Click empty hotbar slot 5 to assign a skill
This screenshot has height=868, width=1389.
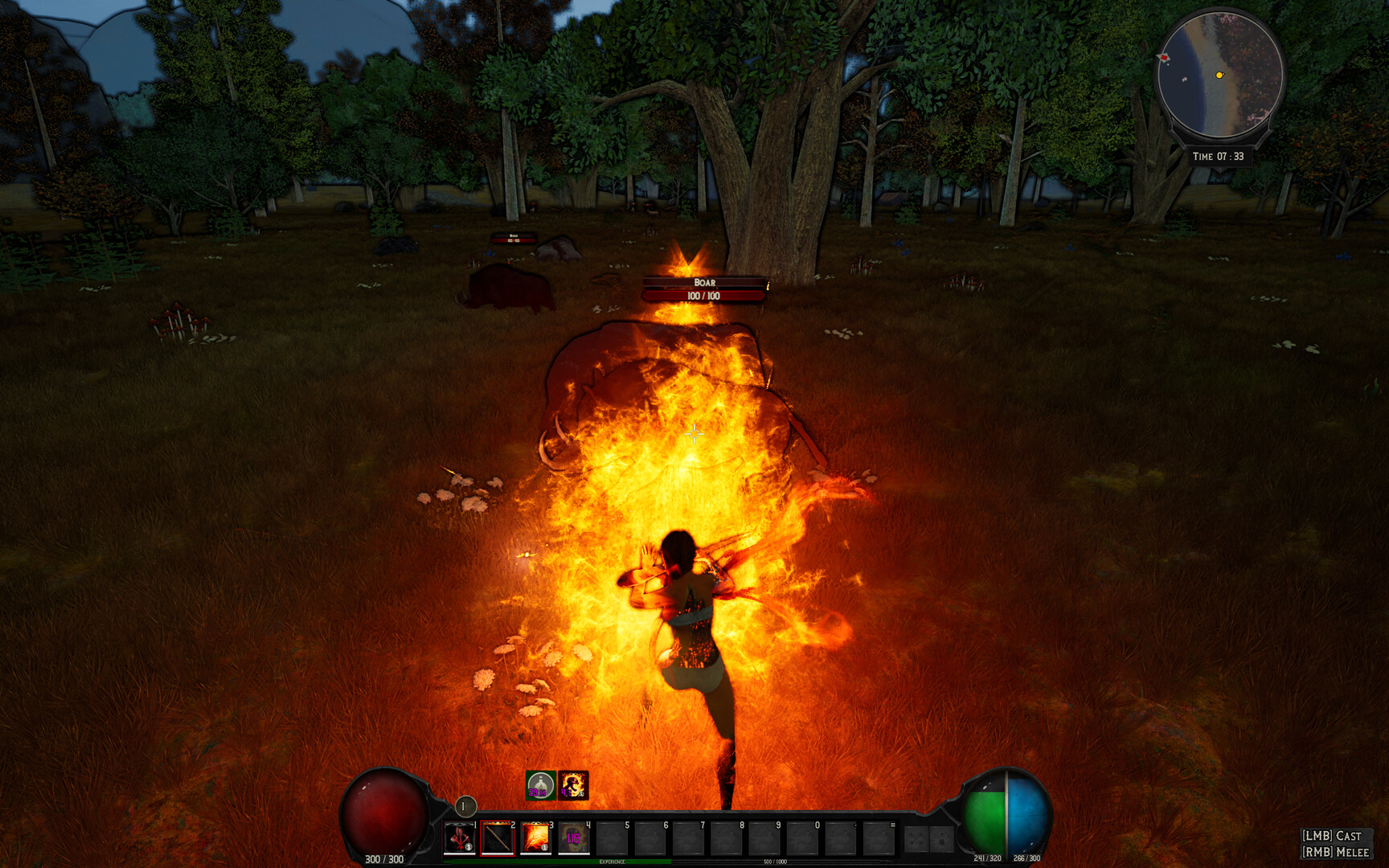(613, 838)
